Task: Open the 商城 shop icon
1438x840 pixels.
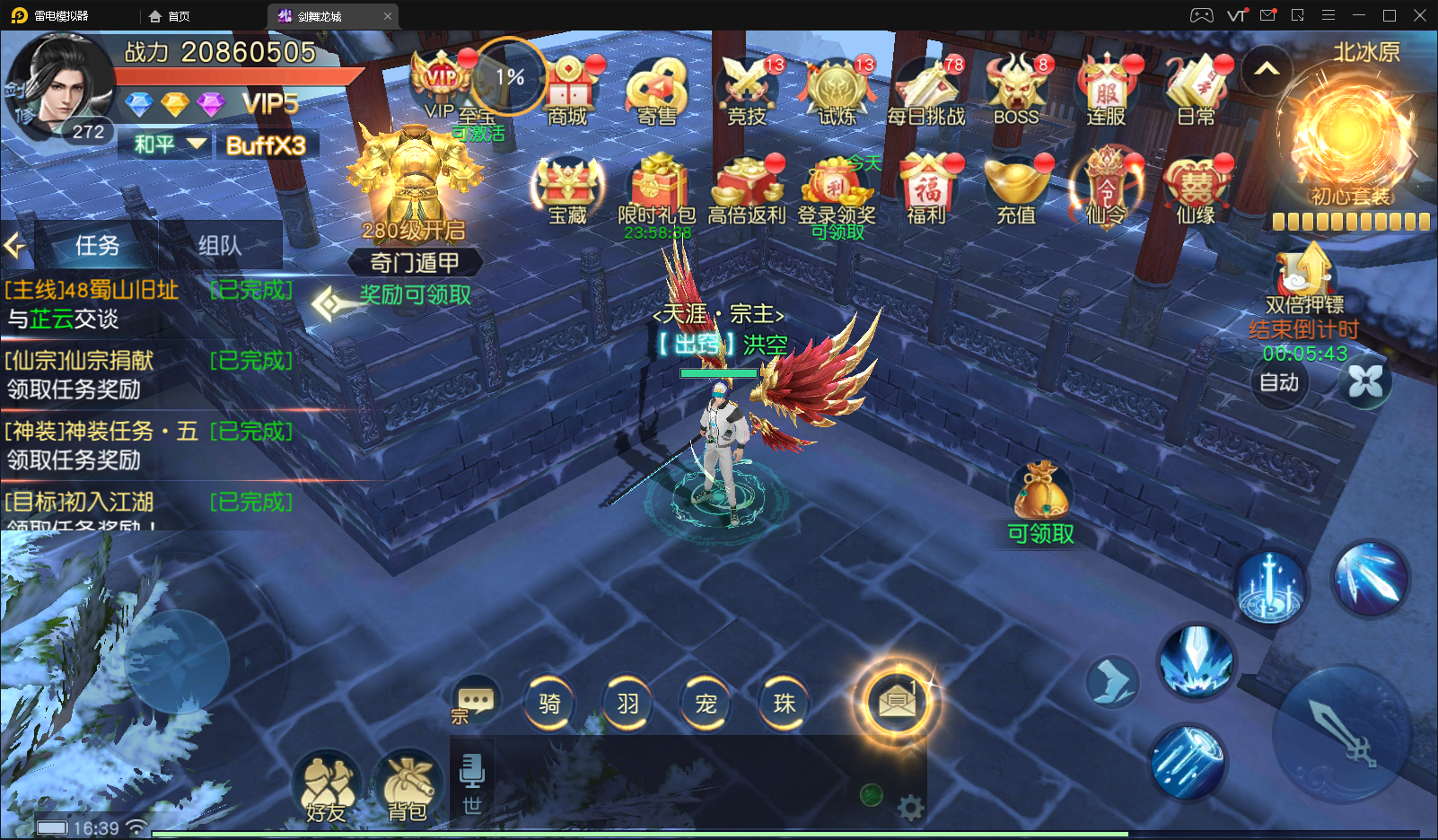Action: click(568, 91)
